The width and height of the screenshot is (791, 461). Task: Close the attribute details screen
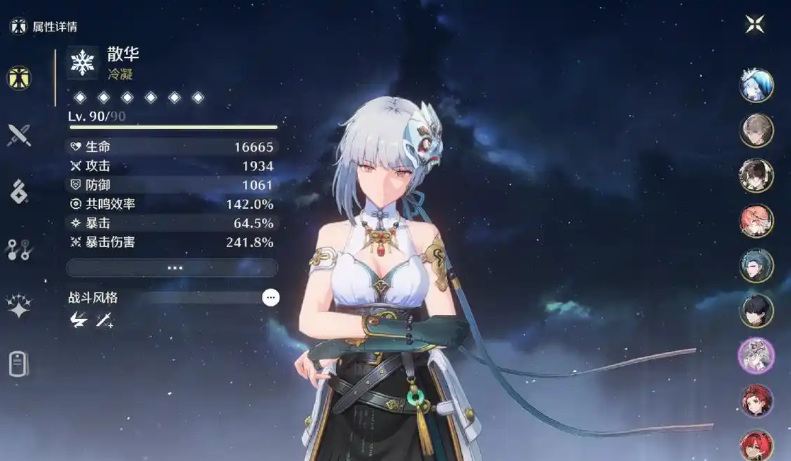coord(755,24)
